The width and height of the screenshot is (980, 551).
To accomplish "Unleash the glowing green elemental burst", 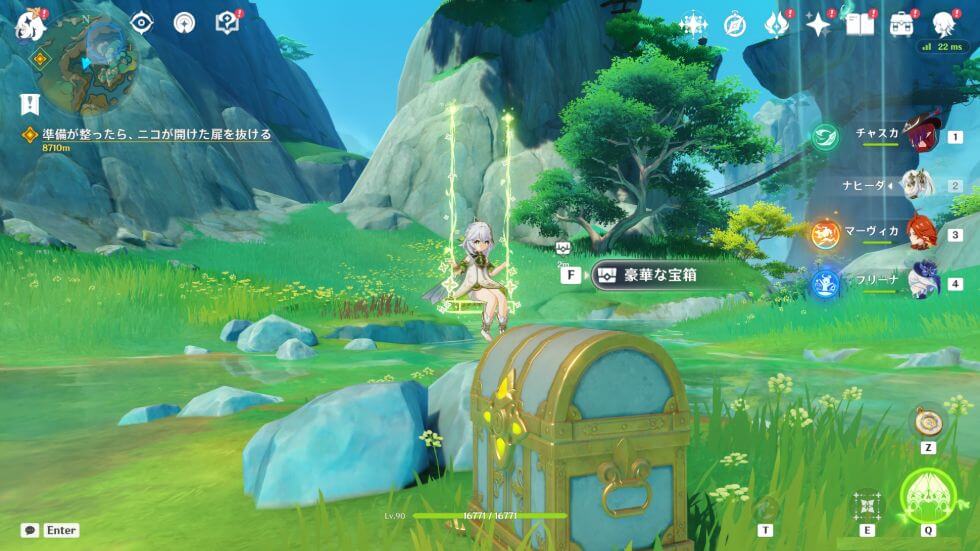I will (x=929, y=495).
